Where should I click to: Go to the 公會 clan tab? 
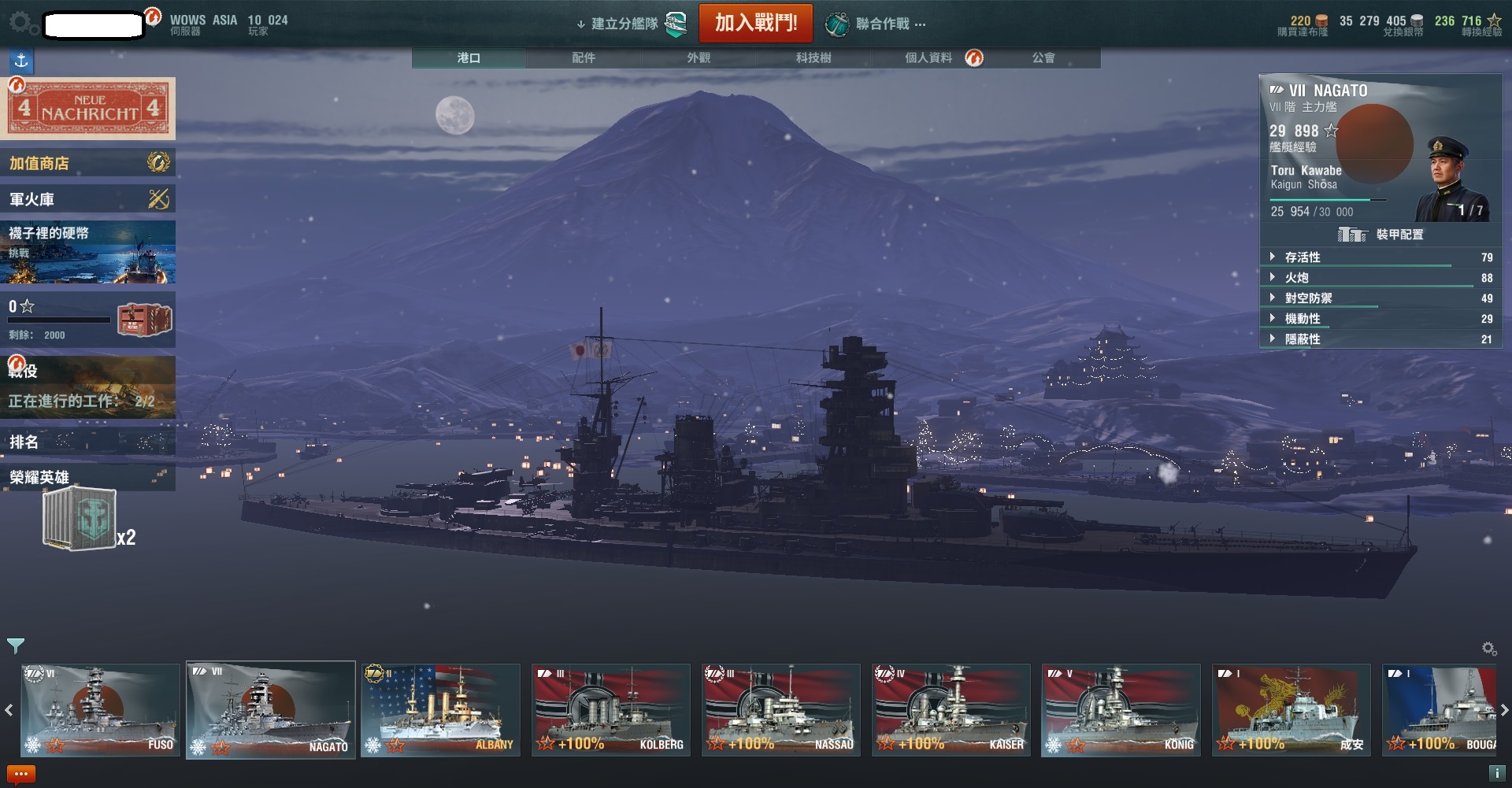pyautogui.click(x=1043, y=58)
